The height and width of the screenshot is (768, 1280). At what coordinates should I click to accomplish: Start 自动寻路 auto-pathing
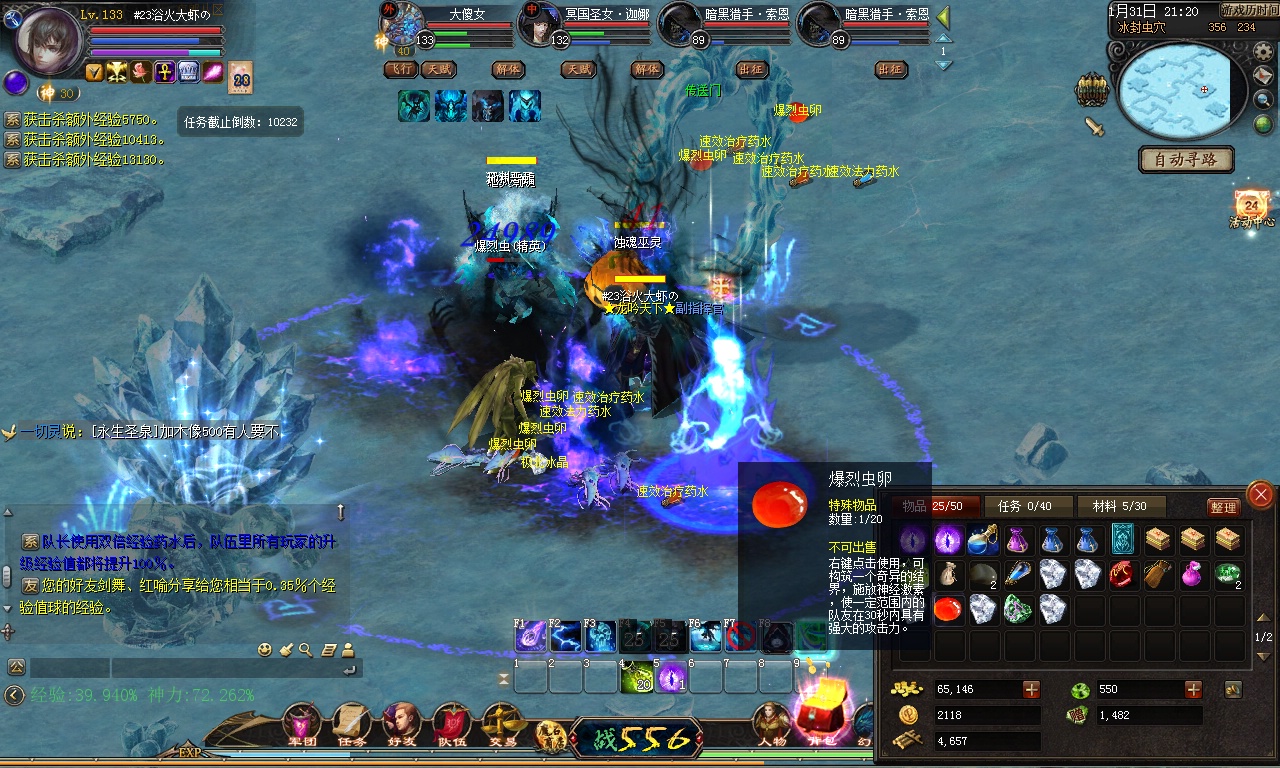click(1186, 160)
